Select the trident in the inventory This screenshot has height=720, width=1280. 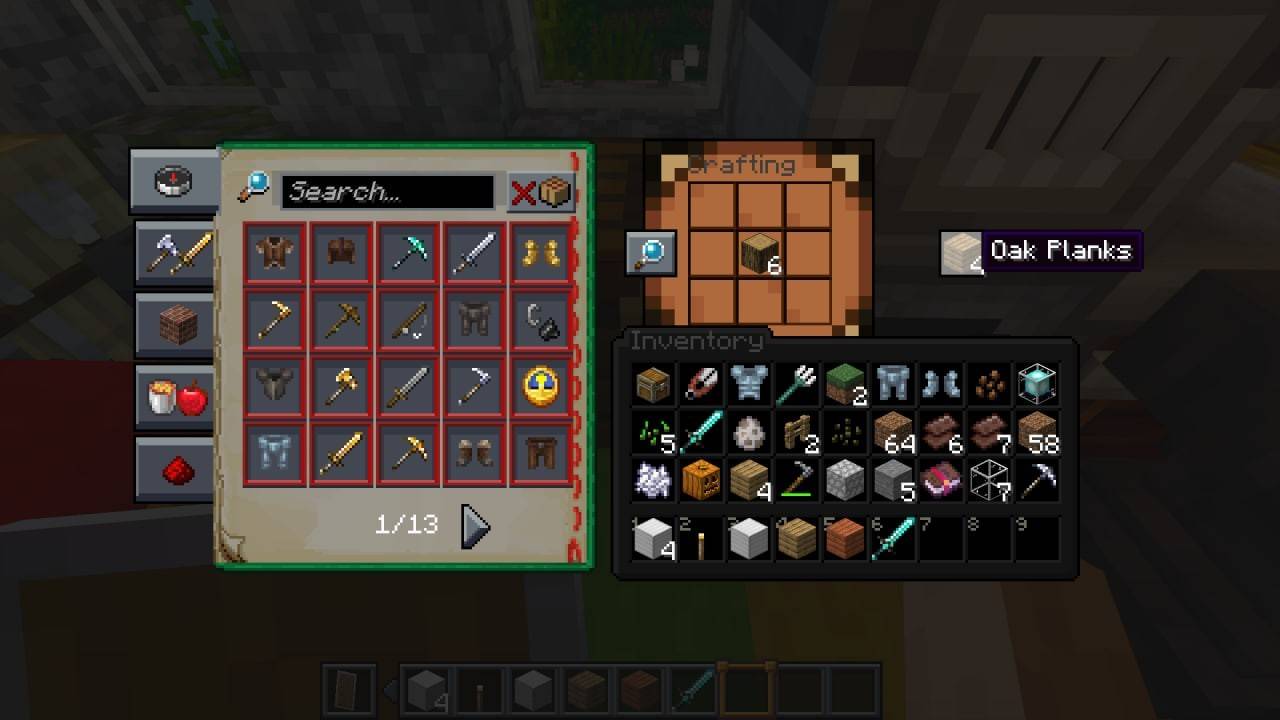tap(797, 384)
